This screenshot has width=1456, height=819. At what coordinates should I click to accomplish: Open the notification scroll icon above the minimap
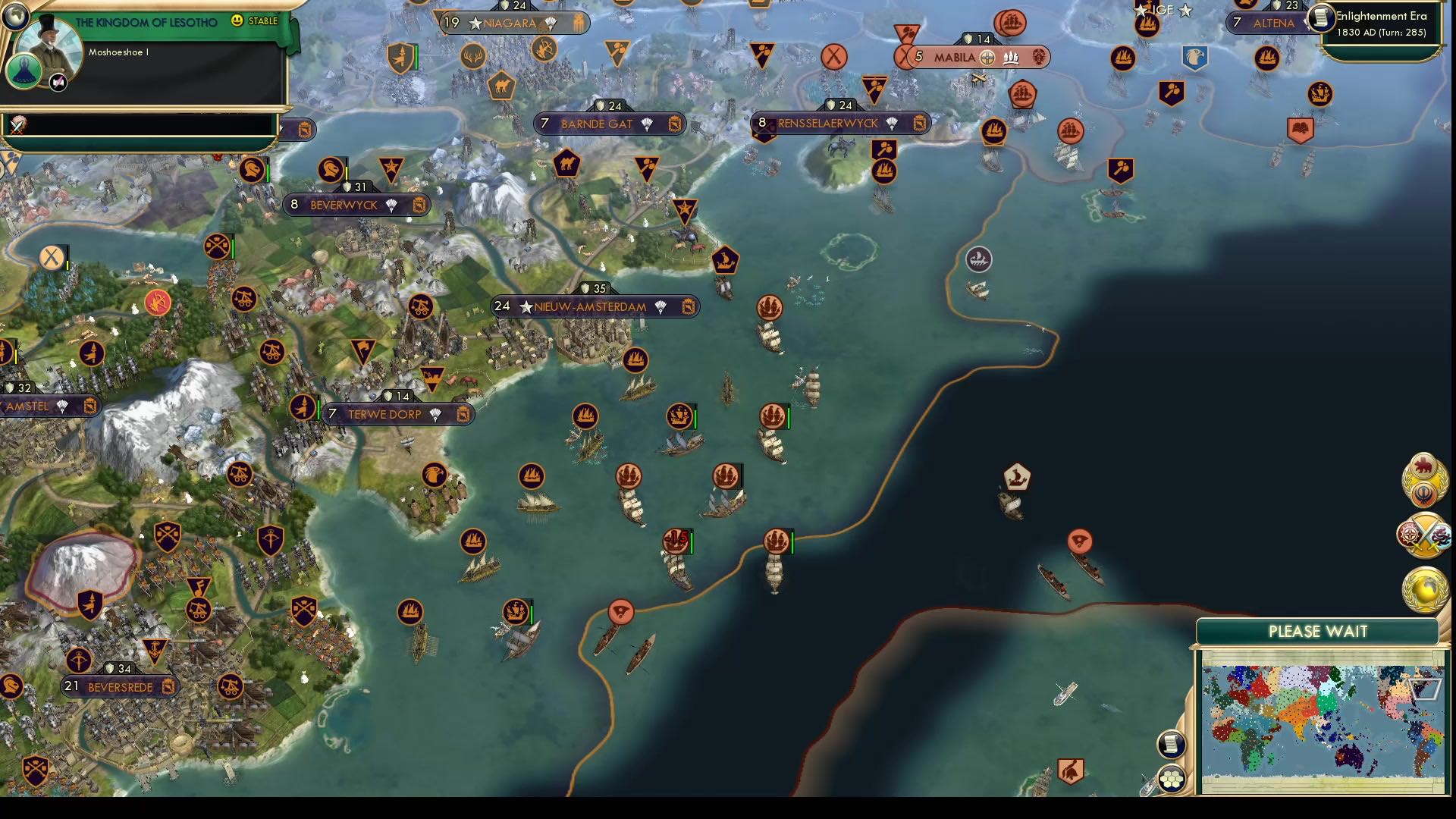tap(1171, 745)
